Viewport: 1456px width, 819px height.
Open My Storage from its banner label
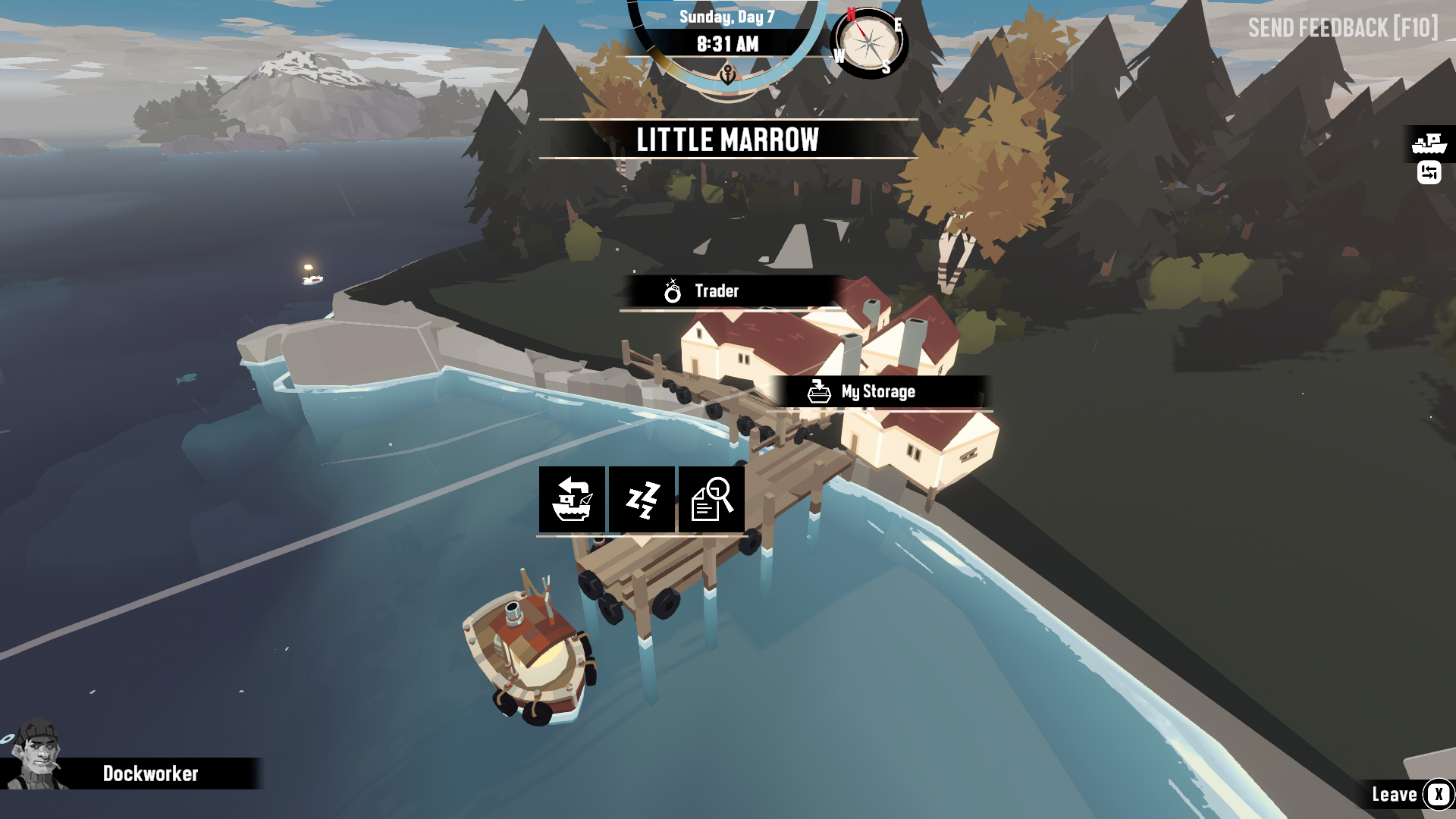coord(880,392)
